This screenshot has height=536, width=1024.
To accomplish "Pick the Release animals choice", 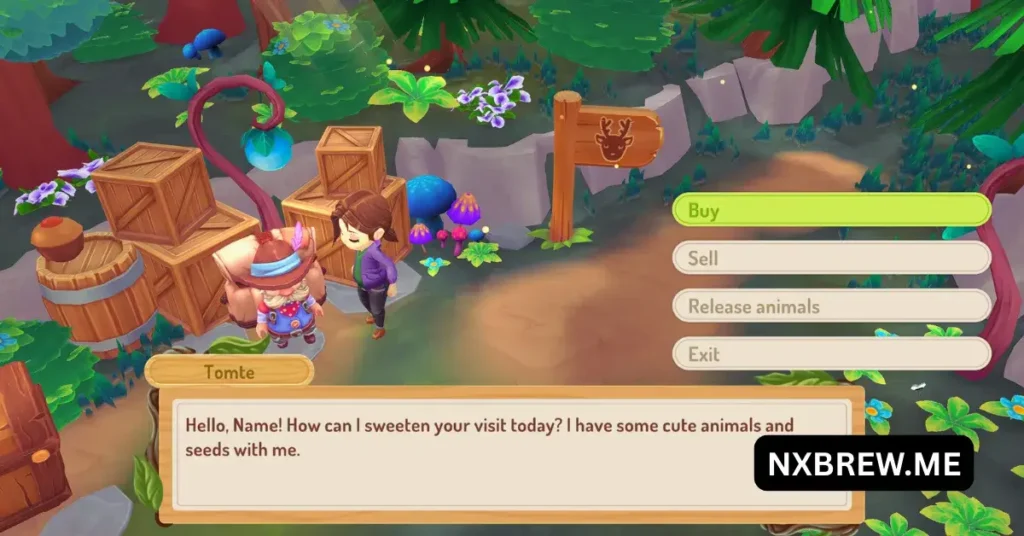I will pos(830,306).
